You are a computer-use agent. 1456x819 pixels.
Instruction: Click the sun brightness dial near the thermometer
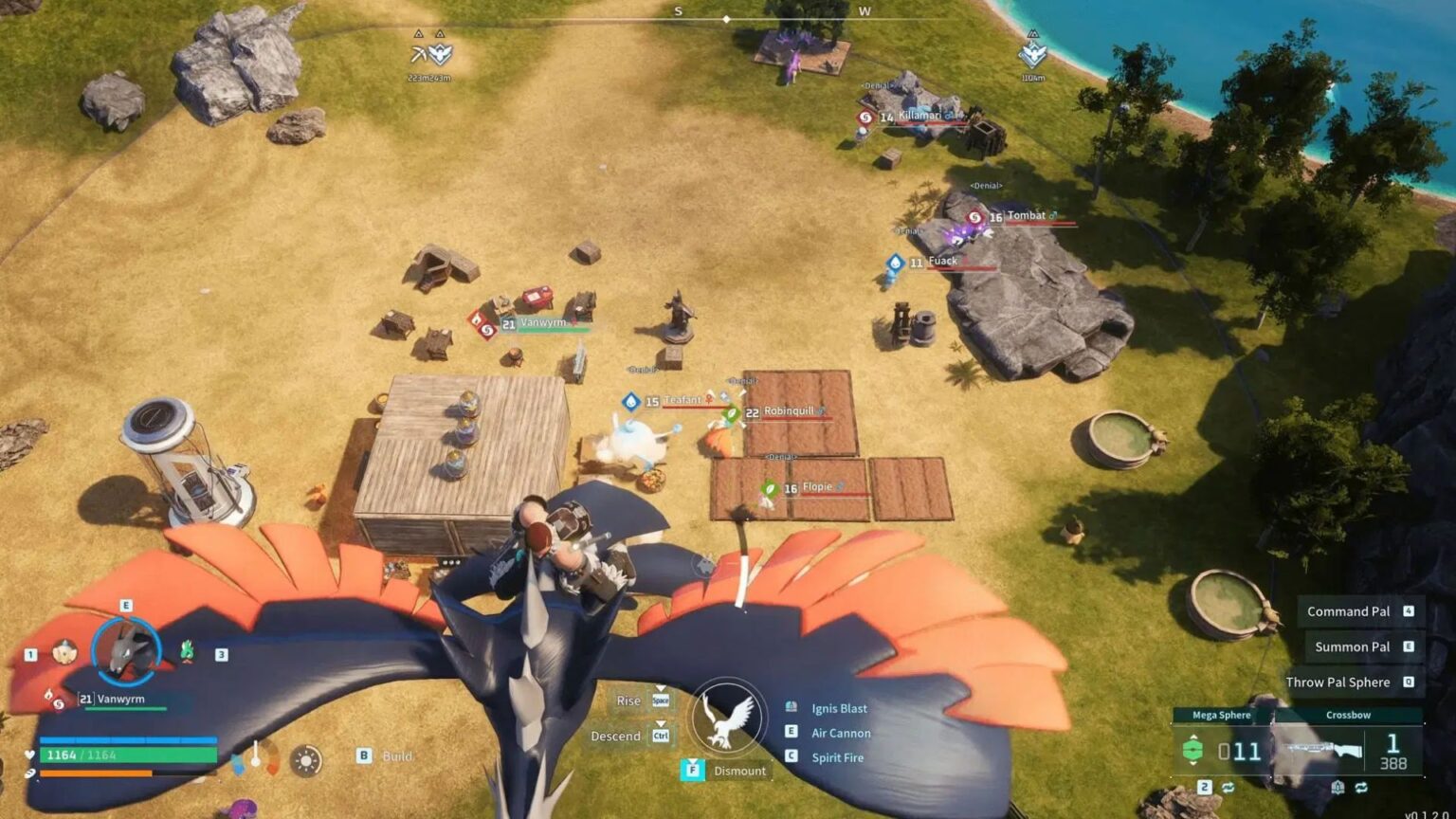pyautogui.click(x=304, y=758)
